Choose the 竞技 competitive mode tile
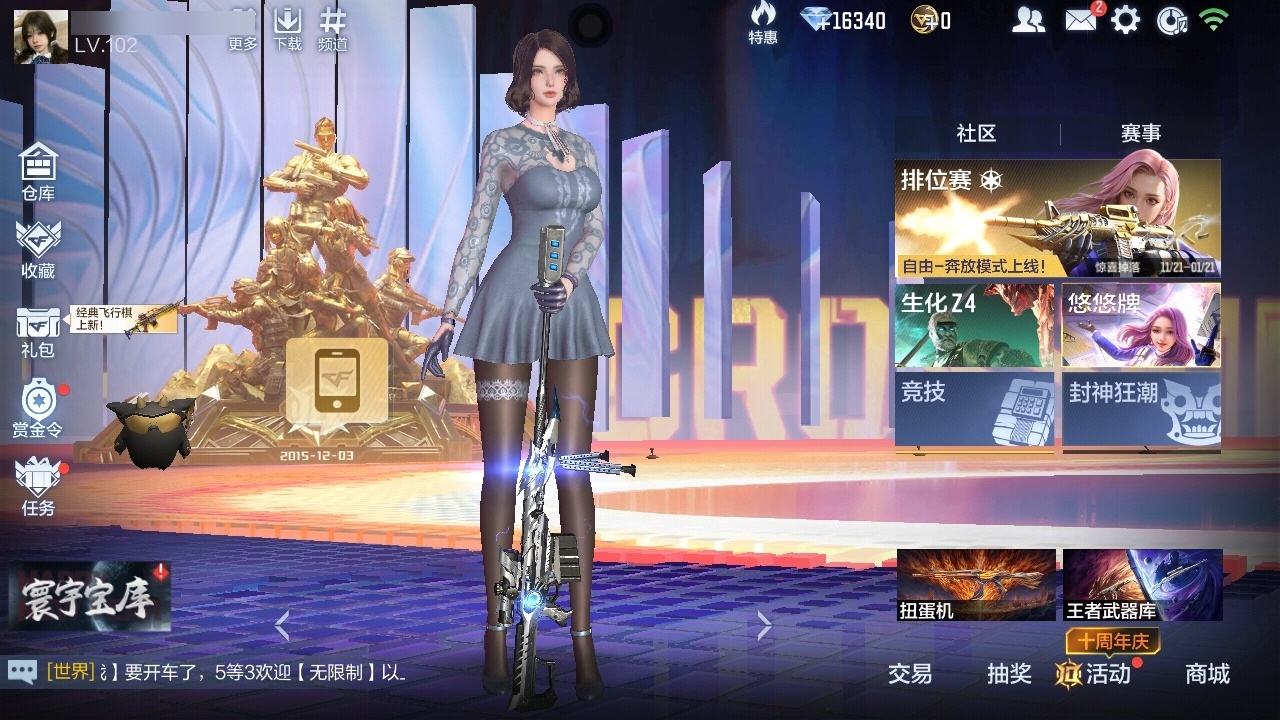Viewport: 1280px width, 720px height. point(974,408)
